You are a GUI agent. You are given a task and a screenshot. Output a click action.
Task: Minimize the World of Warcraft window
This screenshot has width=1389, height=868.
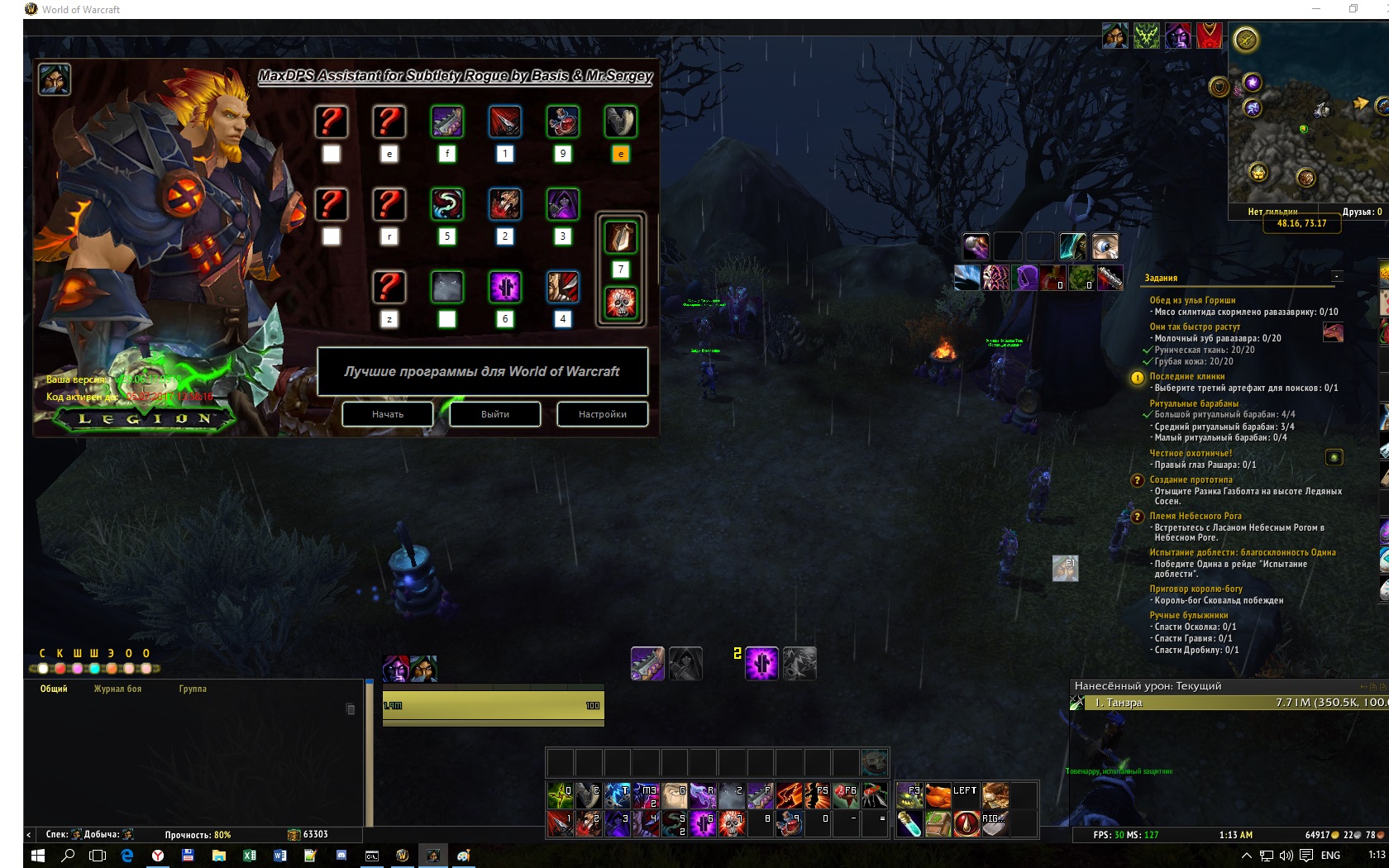pos(1316,9)
